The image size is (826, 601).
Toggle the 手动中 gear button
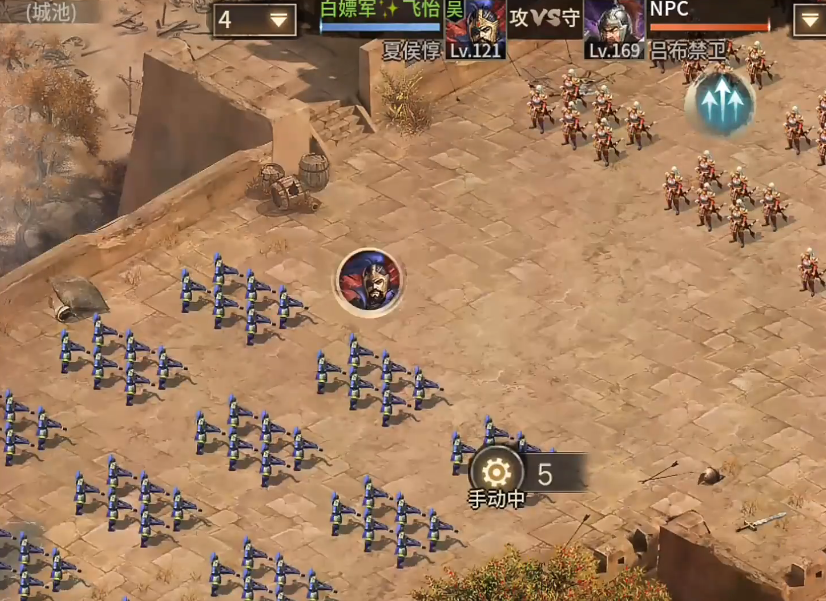click(496, 472)
